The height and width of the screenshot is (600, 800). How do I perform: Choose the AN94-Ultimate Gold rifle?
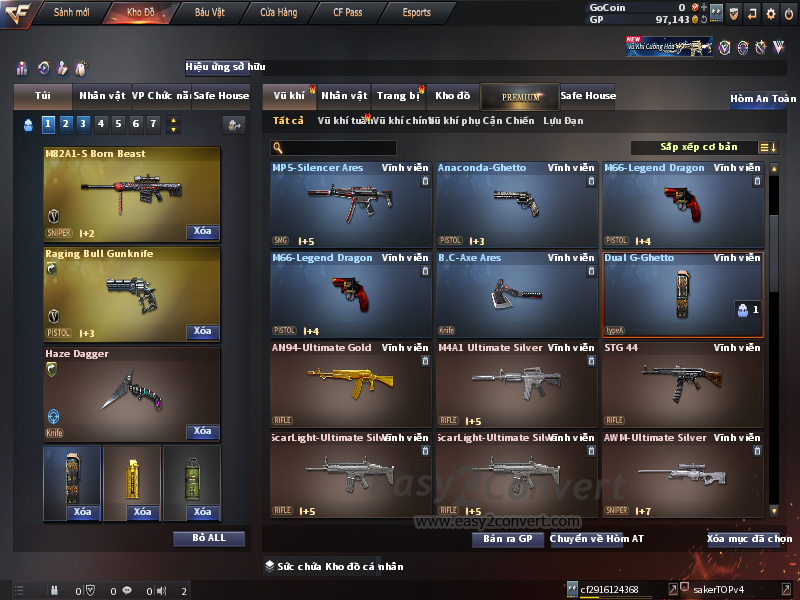click(x=351, y=385)
